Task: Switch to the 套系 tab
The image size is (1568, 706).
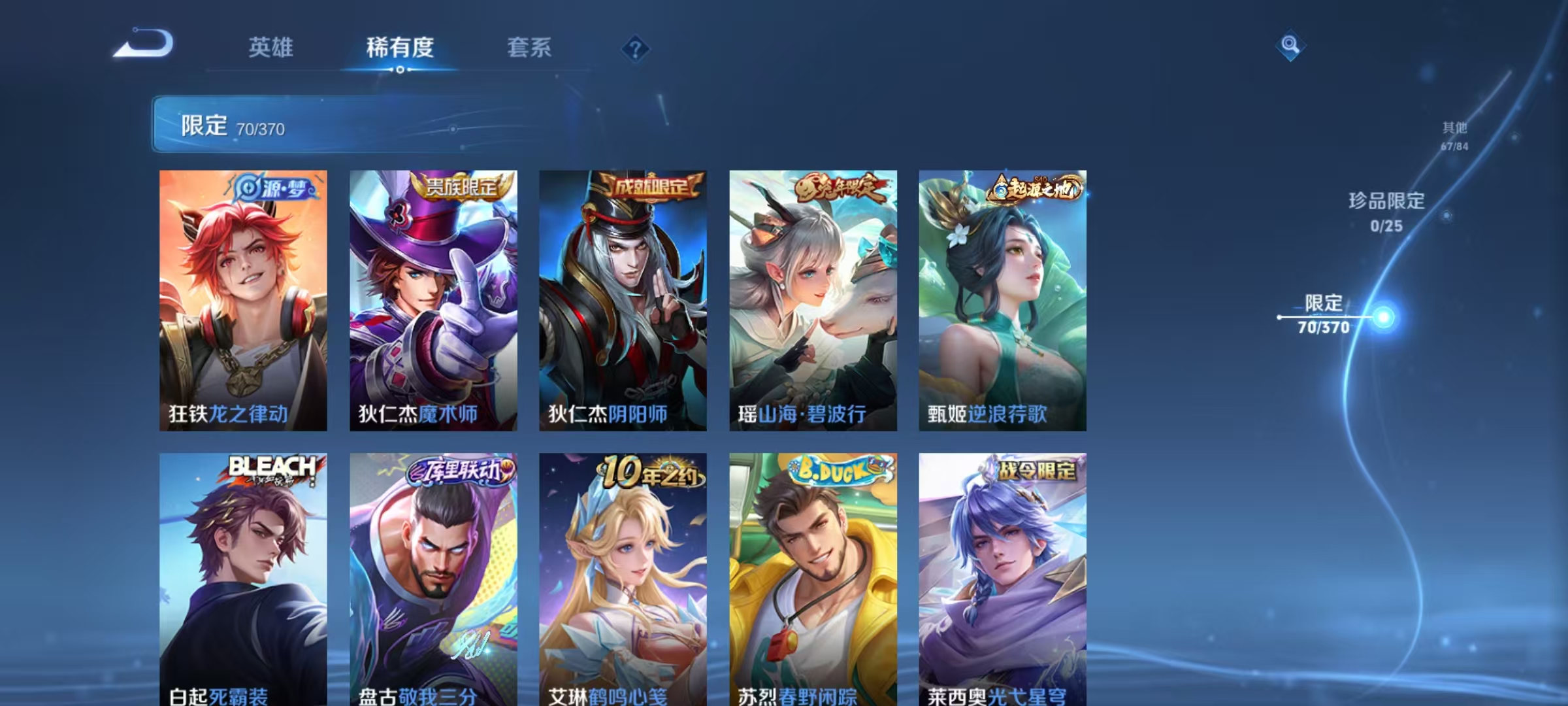Action: coord(529,48)
